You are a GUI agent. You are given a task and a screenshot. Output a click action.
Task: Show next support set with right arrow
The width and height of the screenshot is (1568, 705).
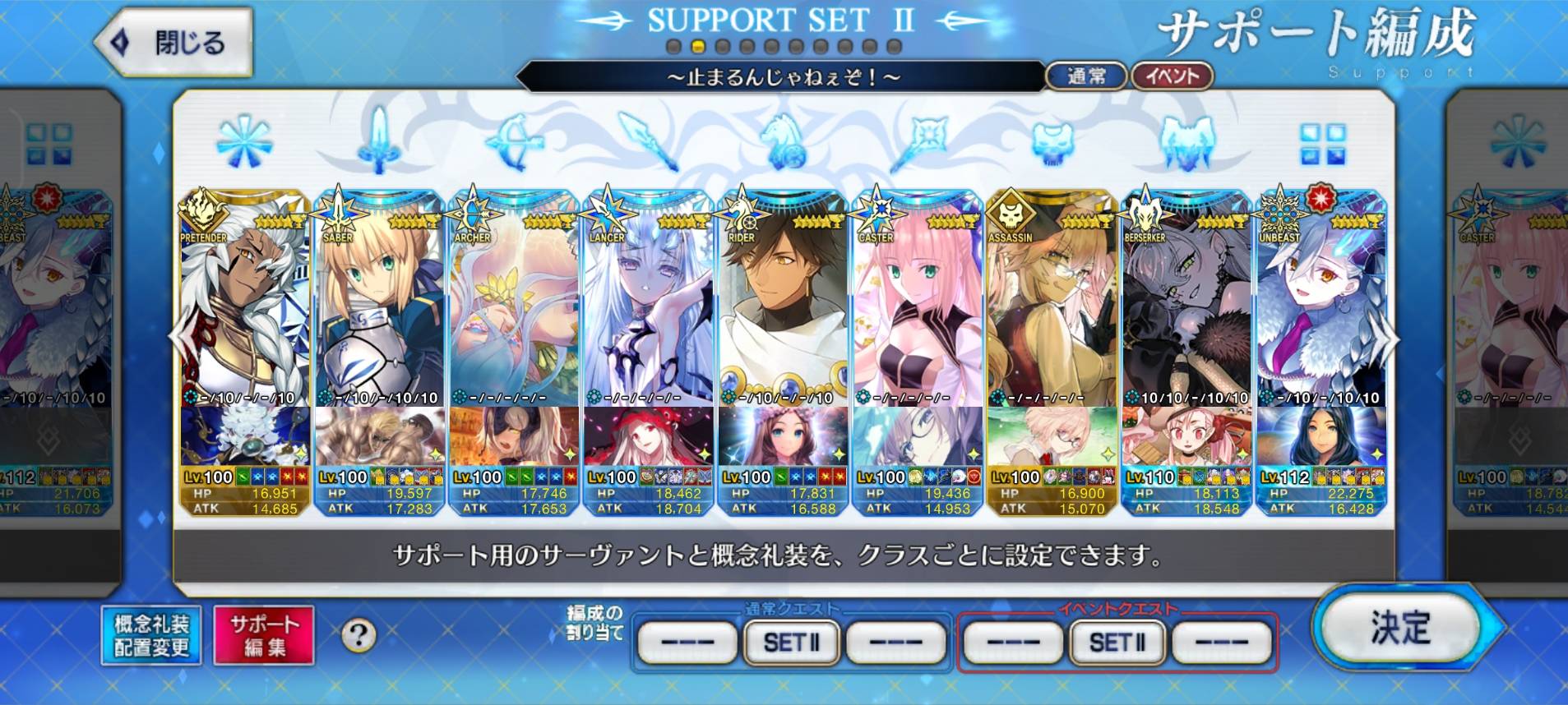tap(1389, 339)
